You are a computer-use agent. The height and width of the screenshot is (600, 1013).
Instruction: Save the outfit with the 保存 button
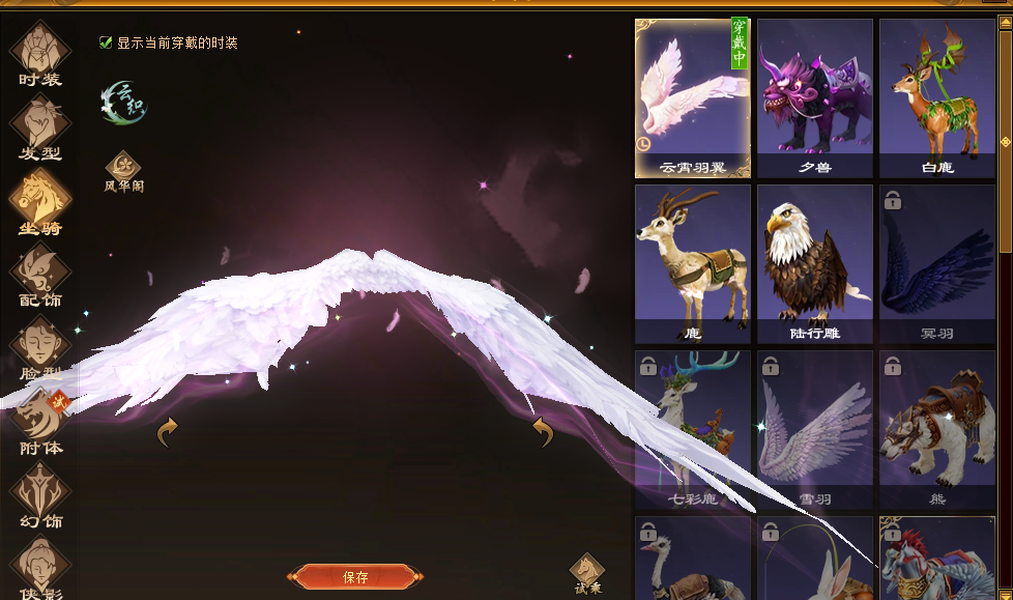355,577
